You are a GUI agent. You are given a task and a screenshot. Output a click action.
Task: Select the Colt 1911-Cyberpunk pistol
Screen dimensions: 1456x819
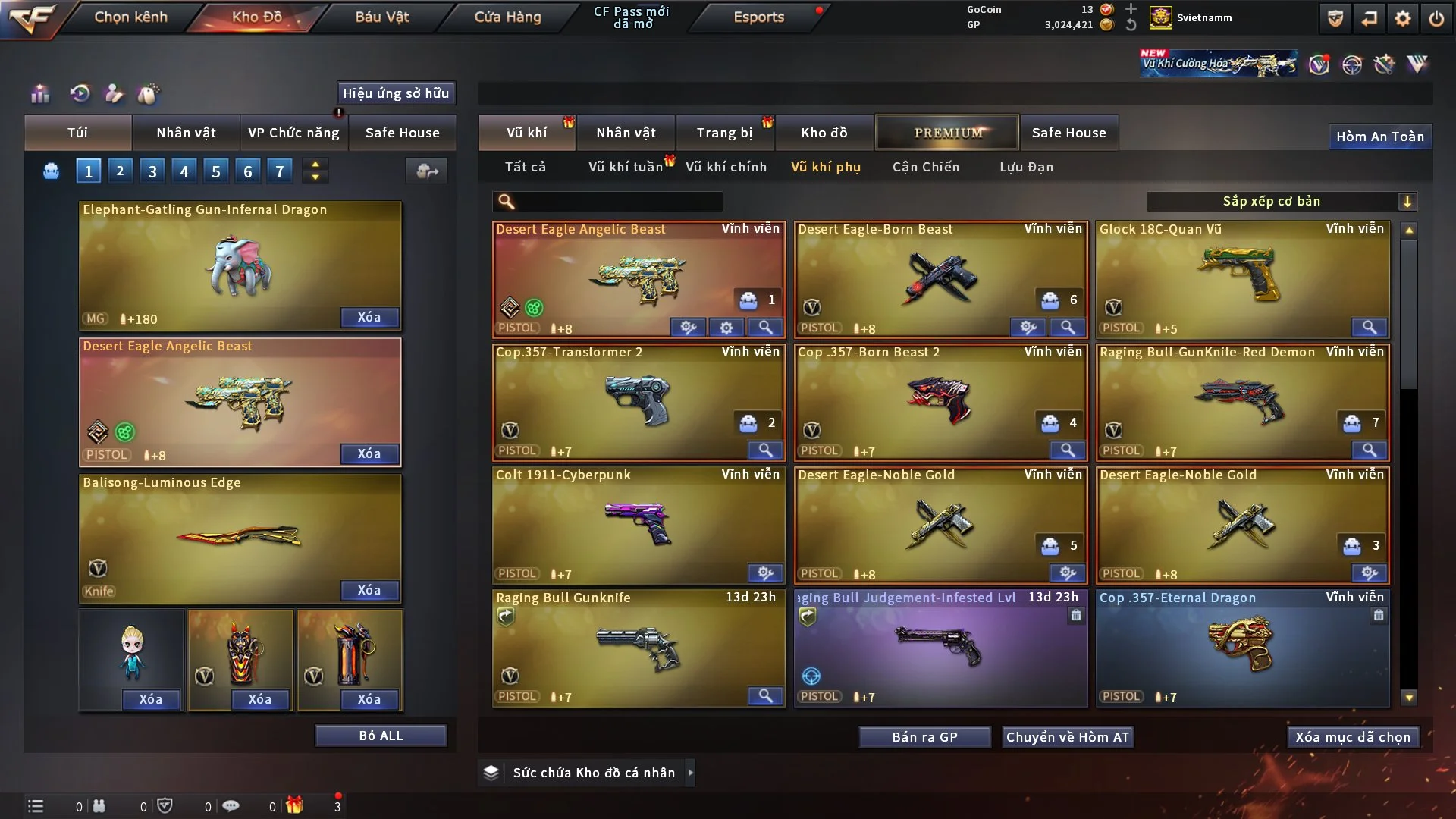638,524
